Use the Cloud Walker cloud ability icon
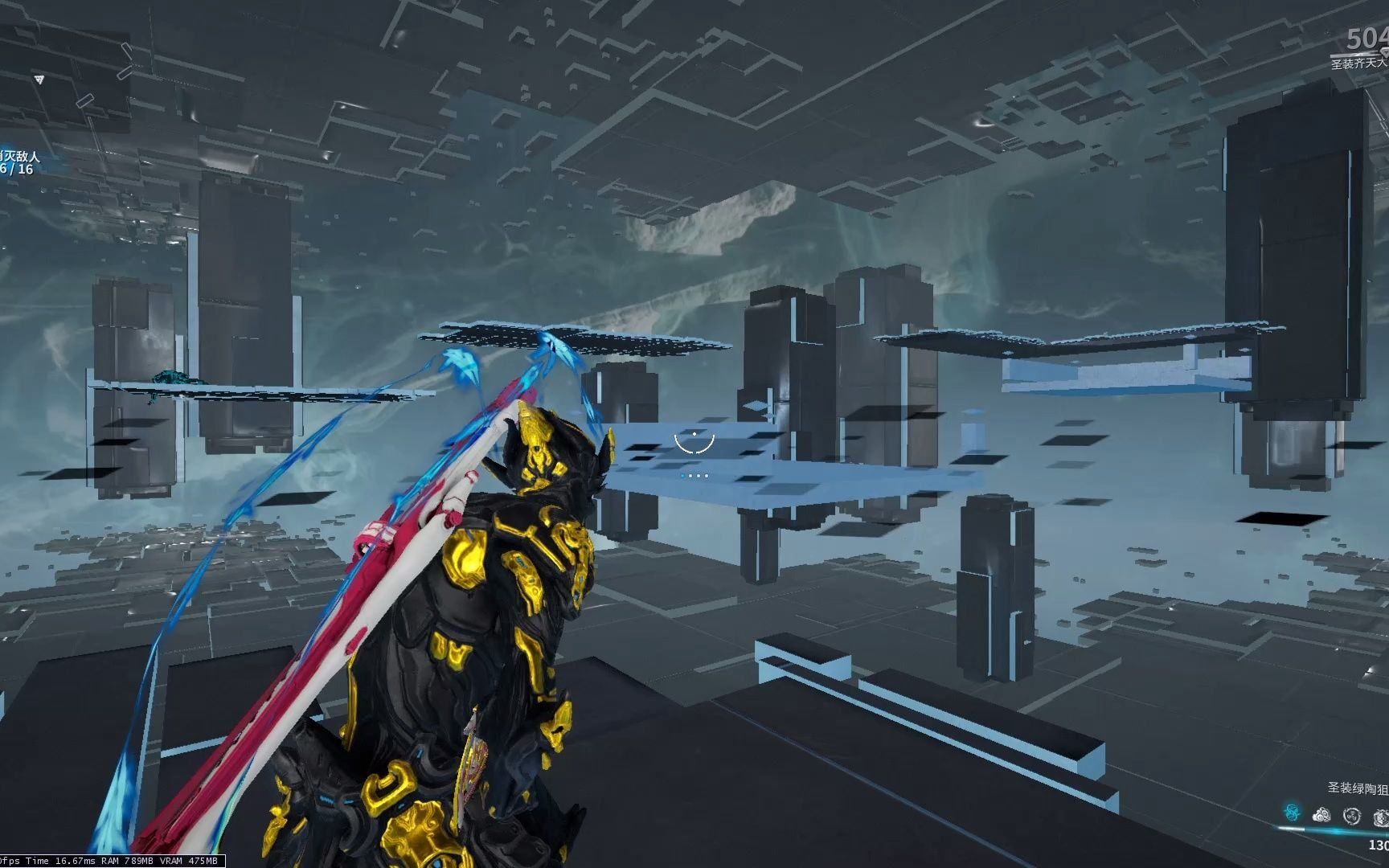The width and height of the screenshot is (1389, 868). pyautogui.click(x=1321, y=815)
